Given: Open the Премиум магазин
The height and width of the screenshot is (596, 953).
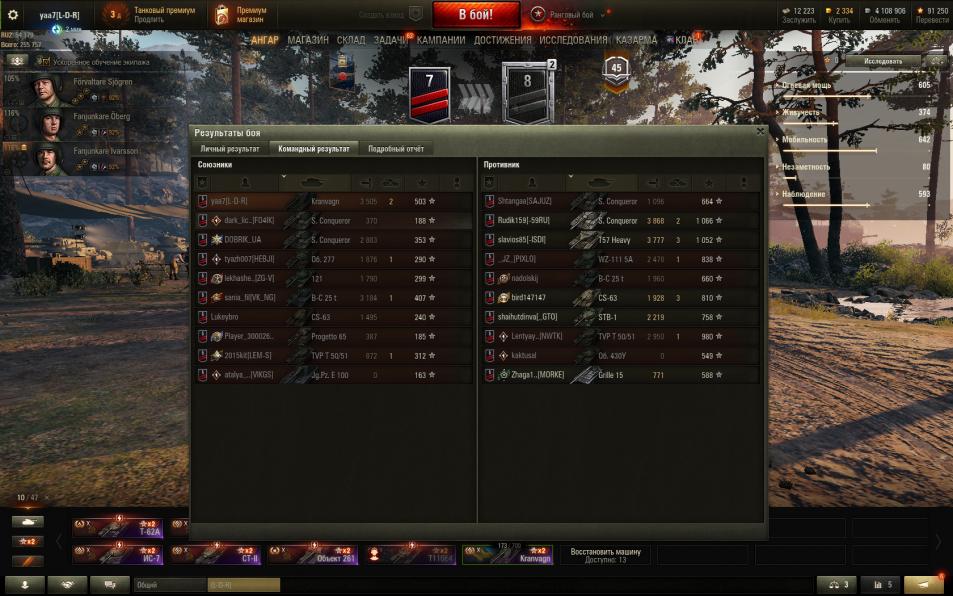Looking at the screenshot, I should (x=240, y=14).
